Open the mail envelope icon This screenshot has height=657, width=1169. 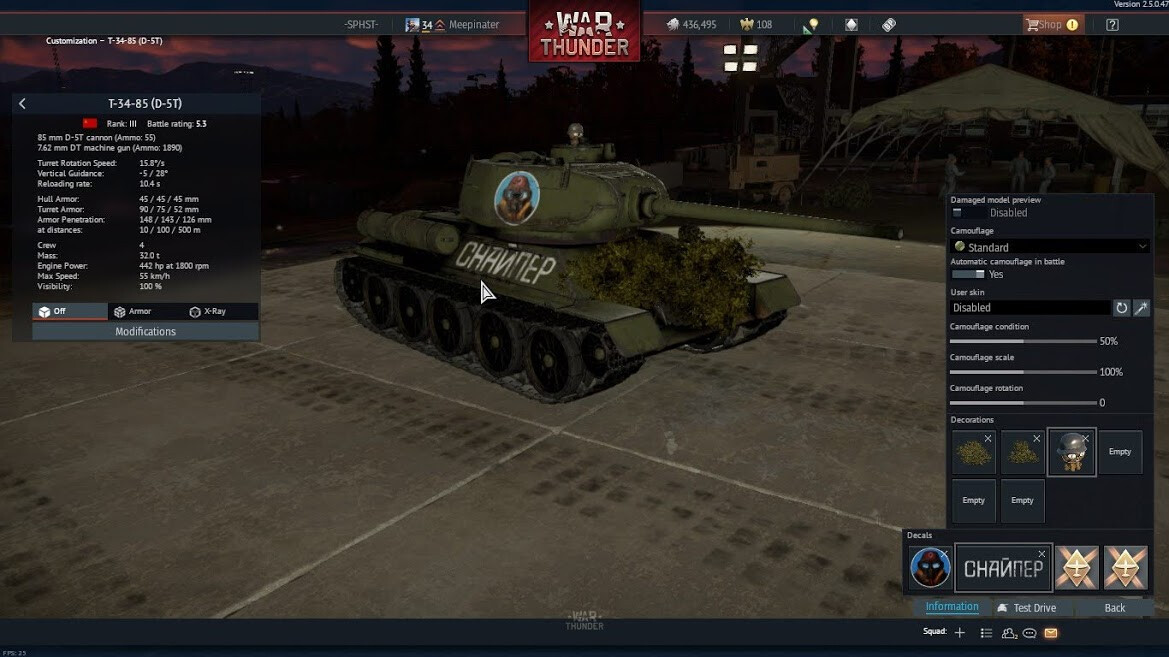click(x=1051, y=633)
